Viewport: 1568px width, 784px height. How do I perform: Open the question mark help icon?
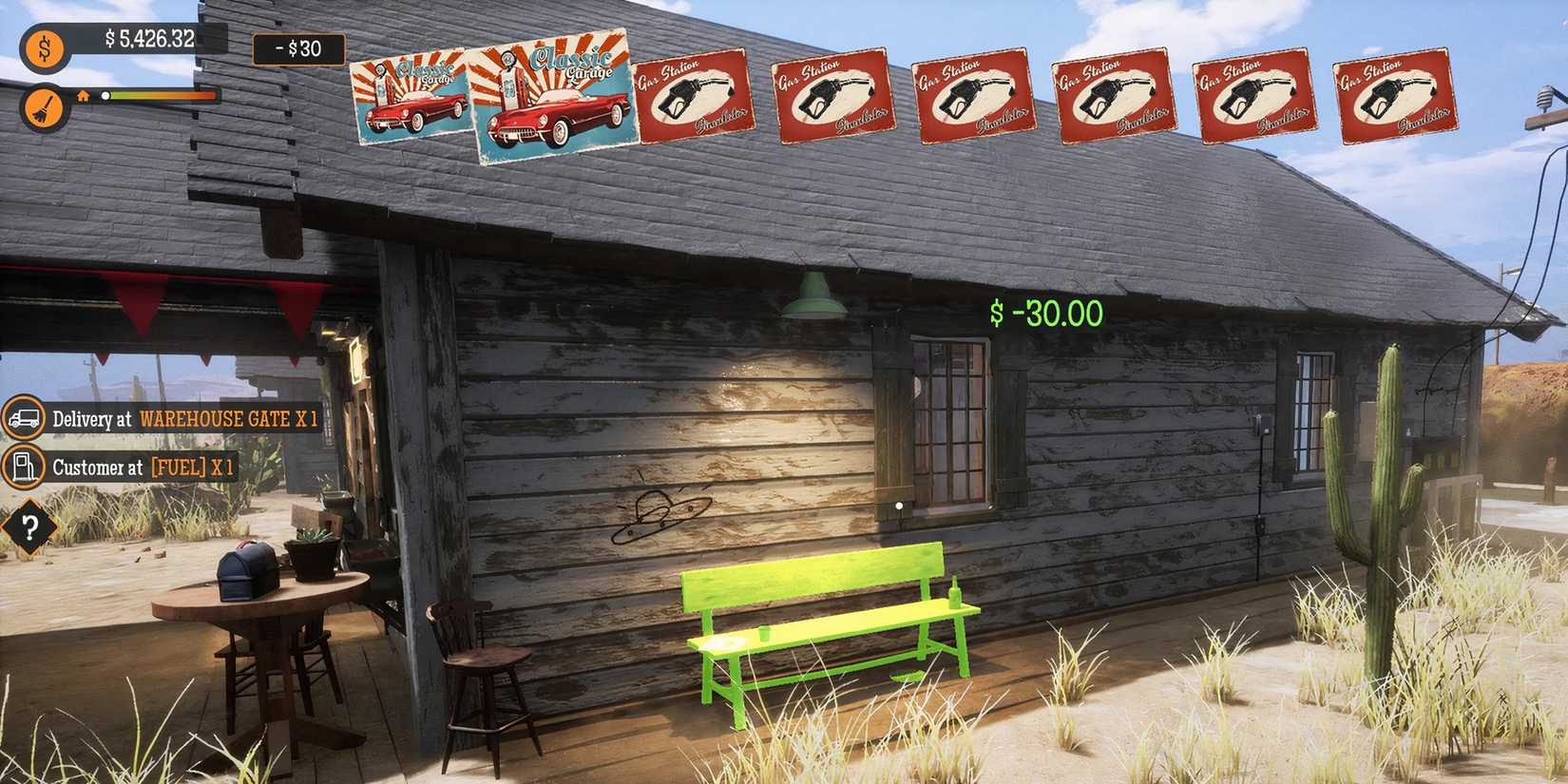pos(29,526)
